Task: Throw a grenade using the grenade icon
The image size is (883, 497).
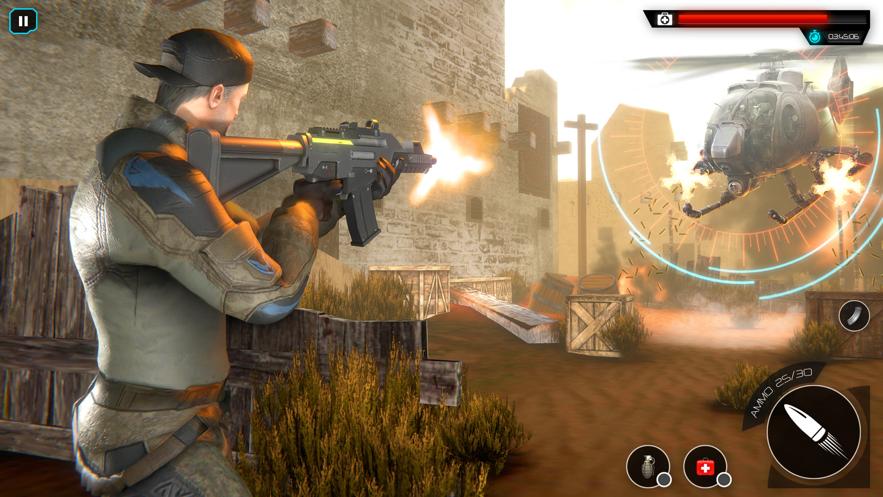Action: tap(647, 466)
